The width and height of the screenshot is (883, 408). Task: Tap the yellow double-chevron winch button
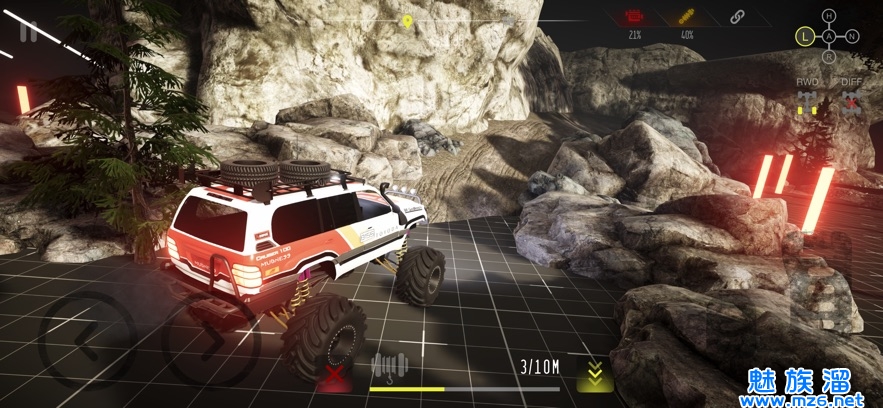[594, 374]
